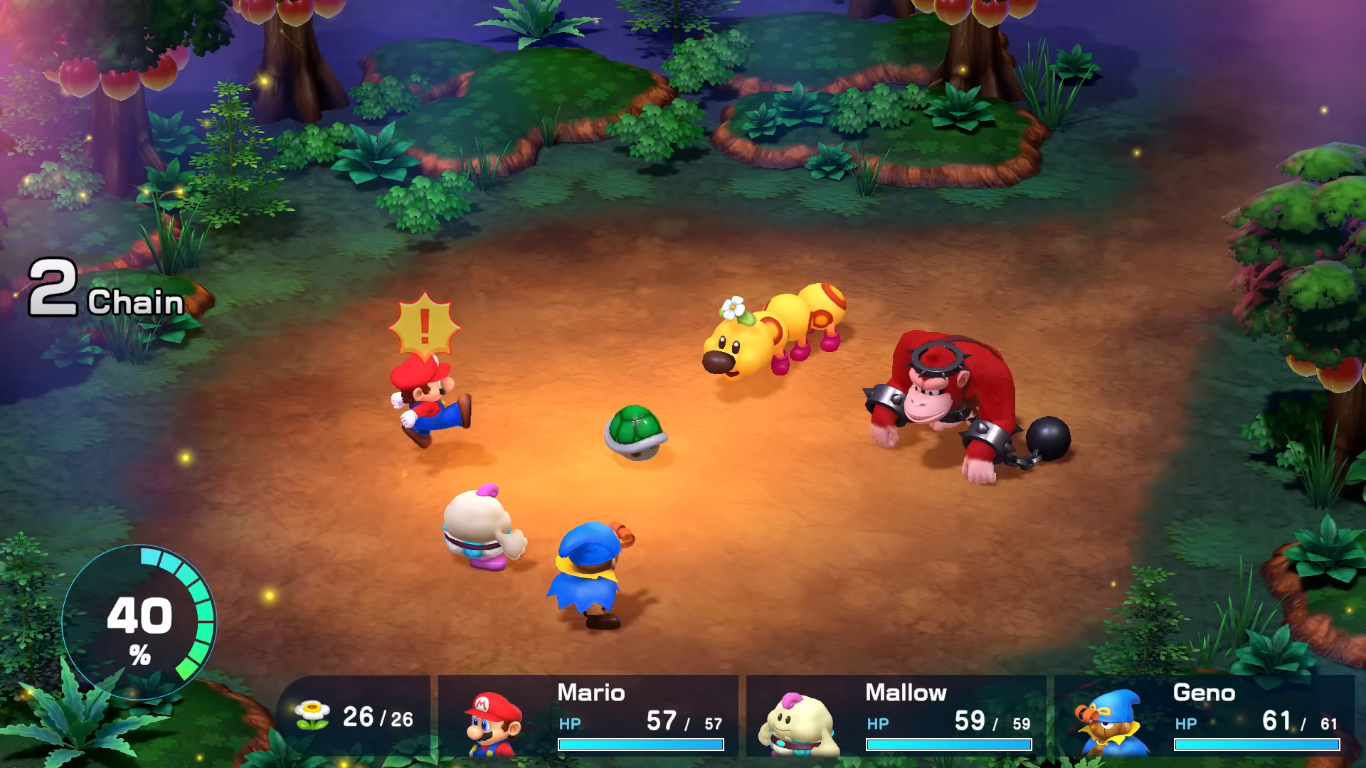Toggle Geno's HP bar display
This screenshot has width=1366, height=768.
pyautogui.click(x=1255, y=744)
